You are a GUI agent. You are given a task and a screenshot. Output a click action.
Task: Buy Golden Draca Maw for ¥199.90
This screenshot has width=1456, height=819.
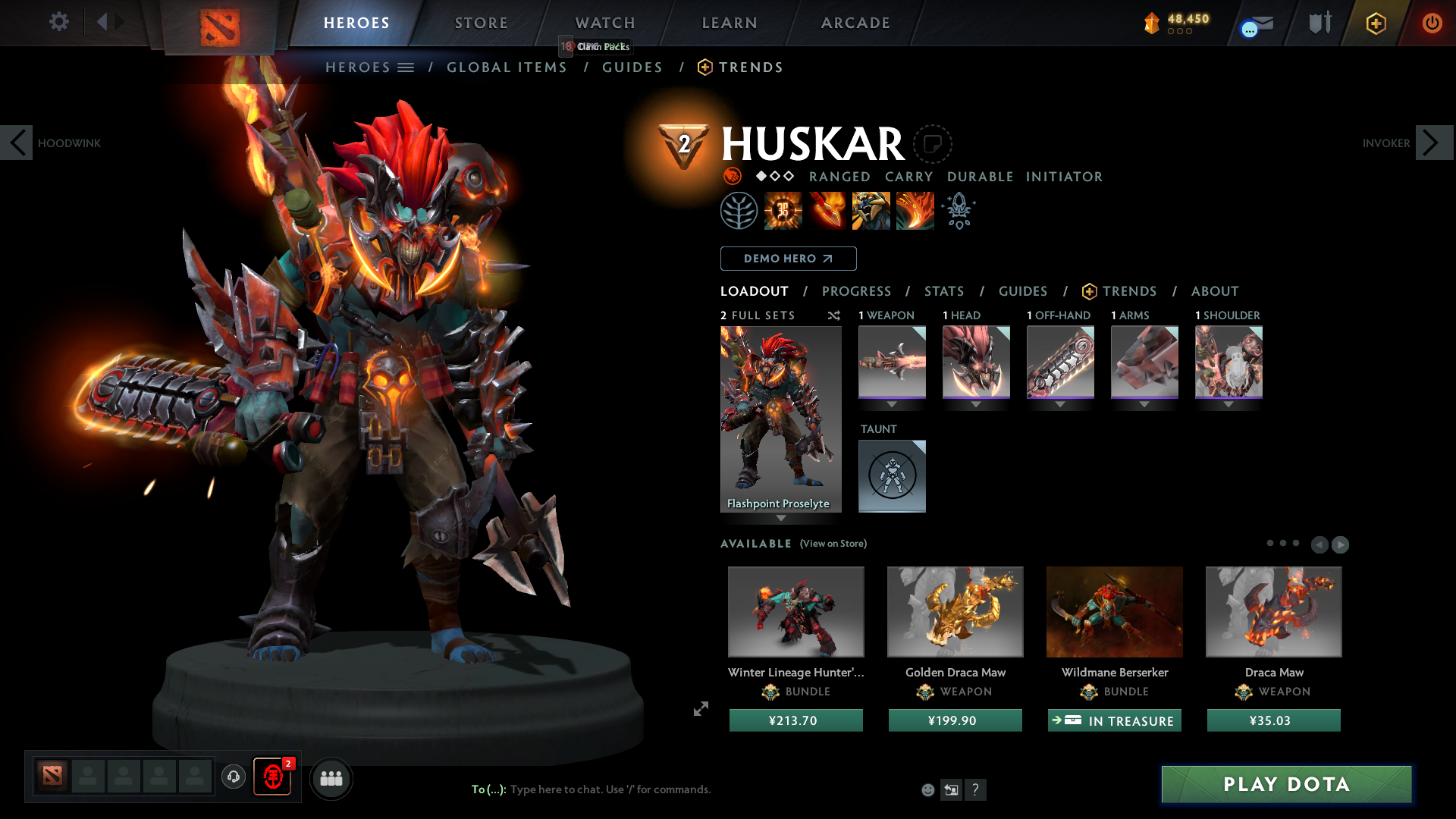pos(955,720)
